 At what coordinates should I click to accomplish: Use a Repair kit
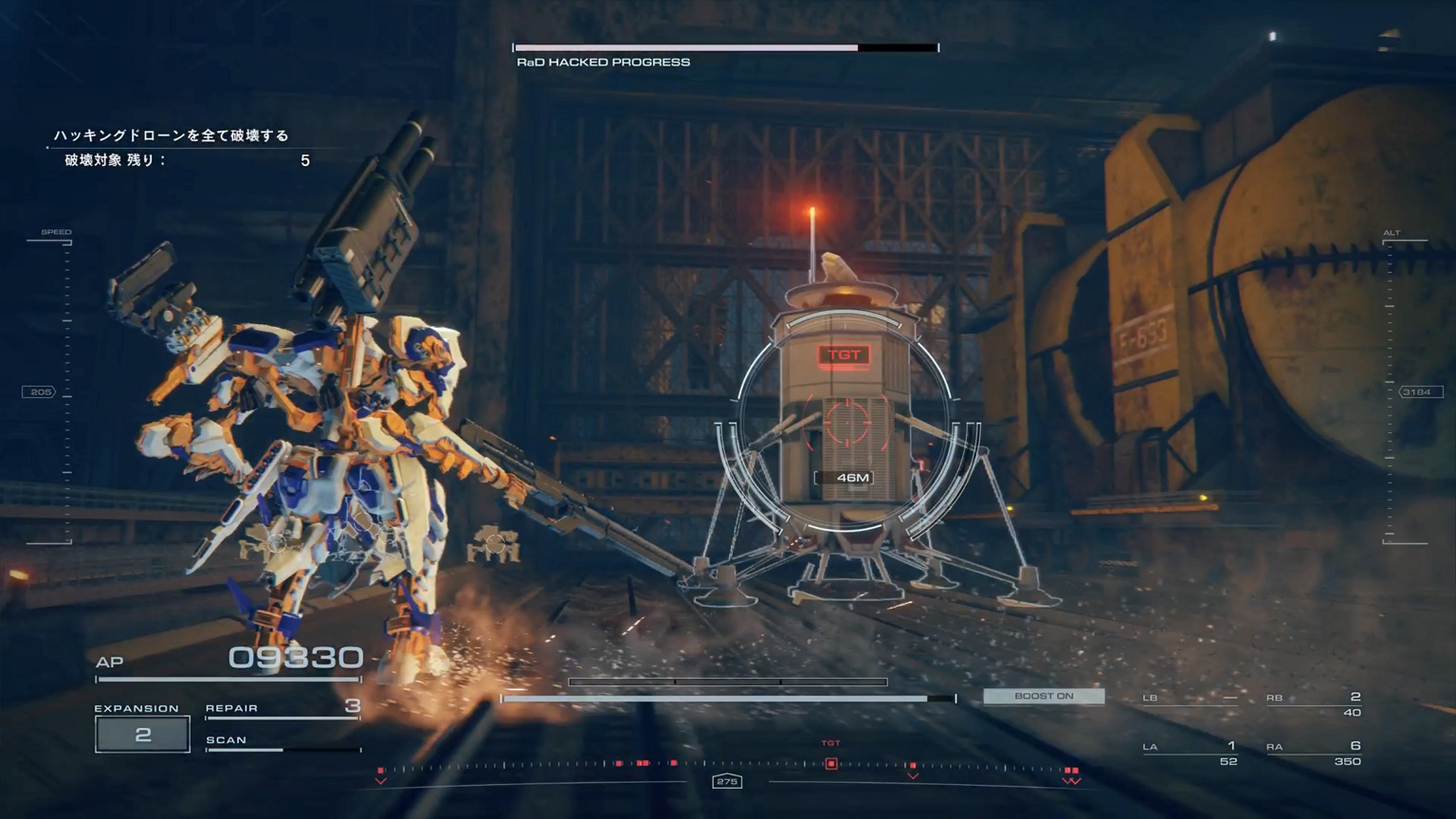(x=282, y=708)
